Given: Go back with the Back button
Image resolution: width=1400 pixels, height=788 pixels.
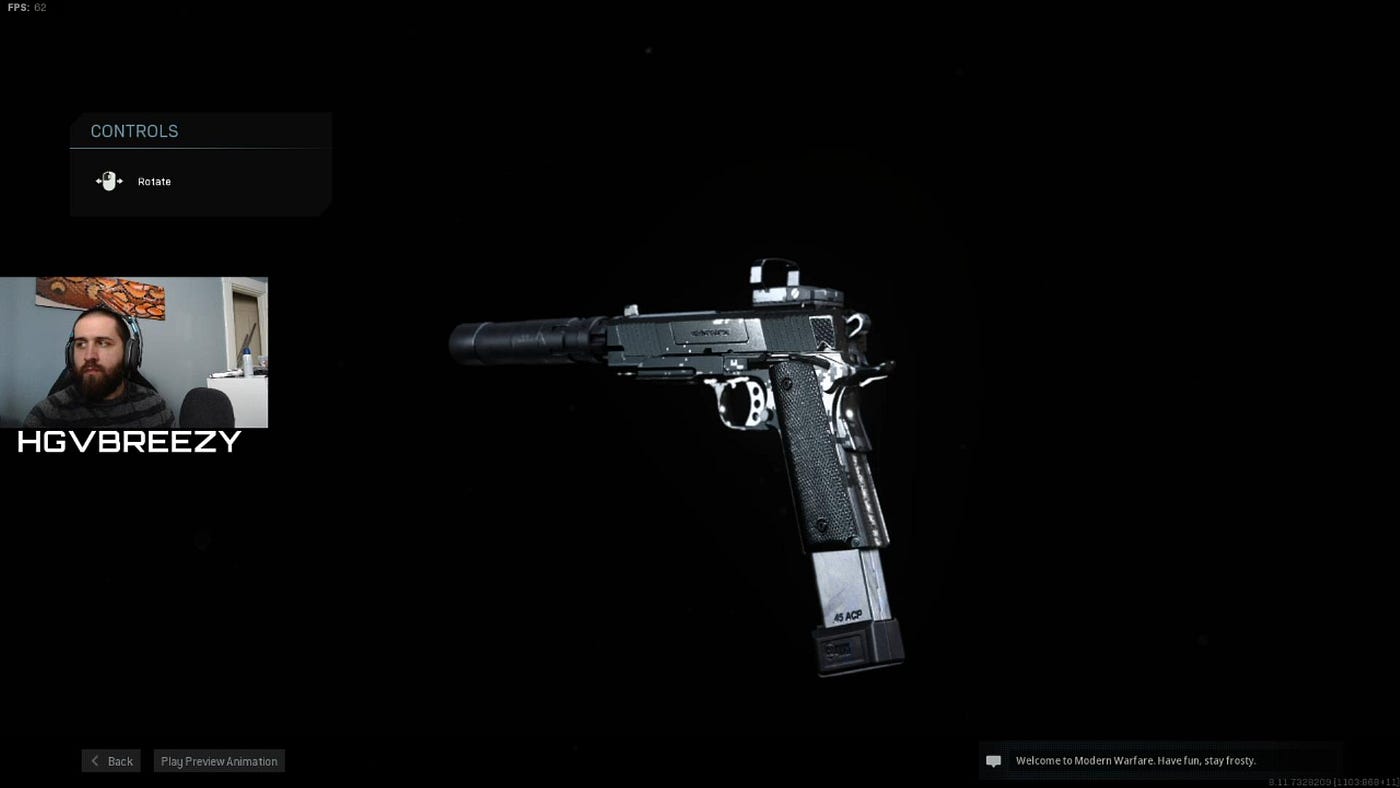Looking at the screenshot, I should (x=111, y=761).
